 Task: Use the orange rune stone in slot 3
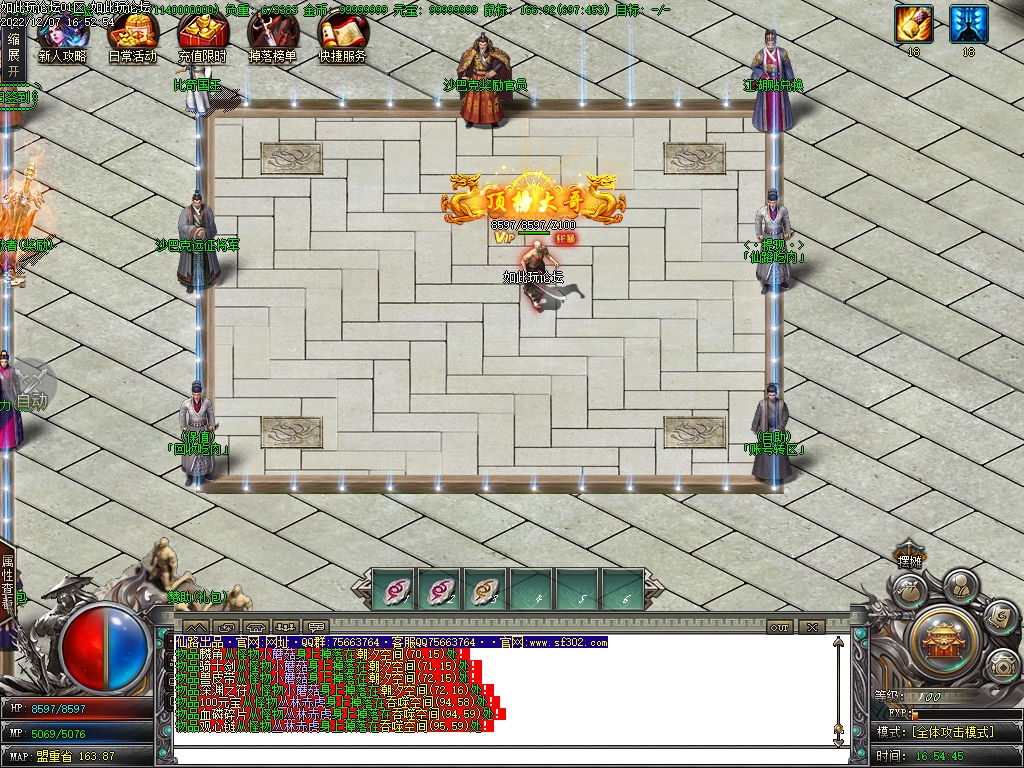coord(485,590)
